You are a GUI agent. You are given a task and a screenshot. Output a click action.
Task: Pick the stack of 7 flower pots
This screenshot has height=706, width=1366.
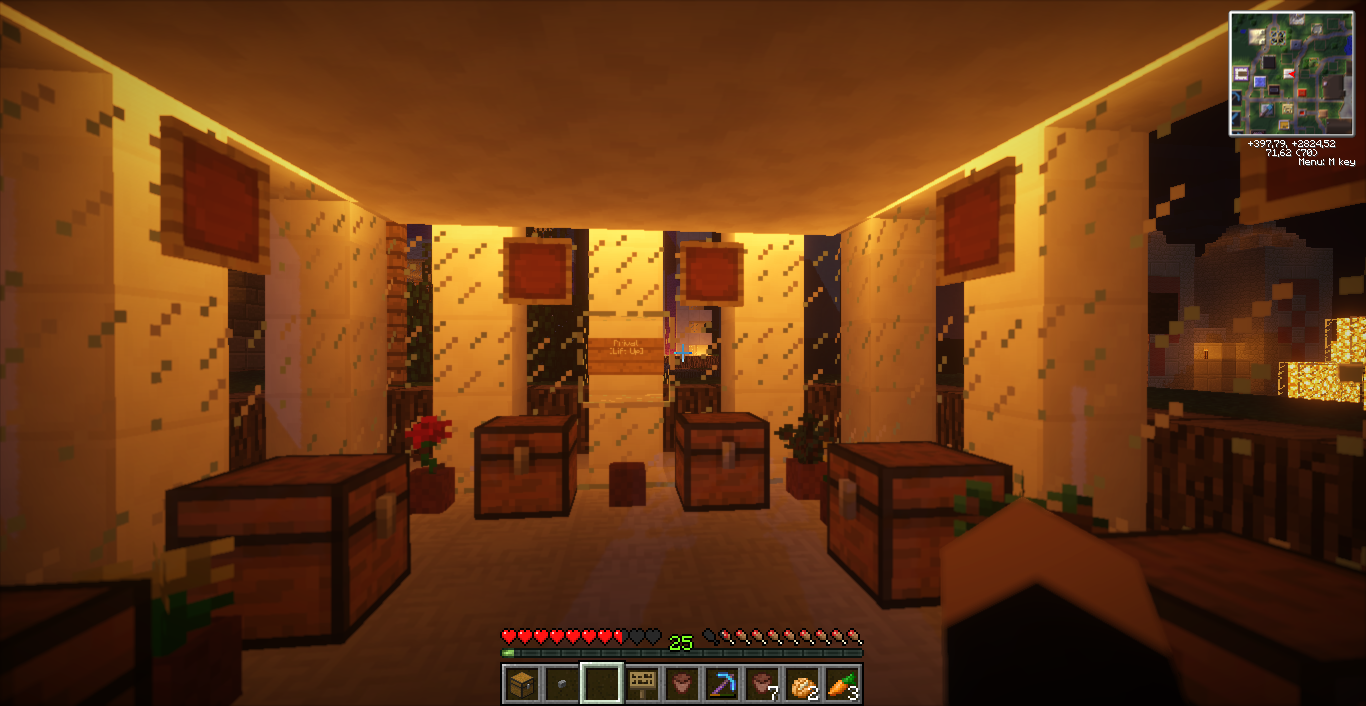coord(763,684)
